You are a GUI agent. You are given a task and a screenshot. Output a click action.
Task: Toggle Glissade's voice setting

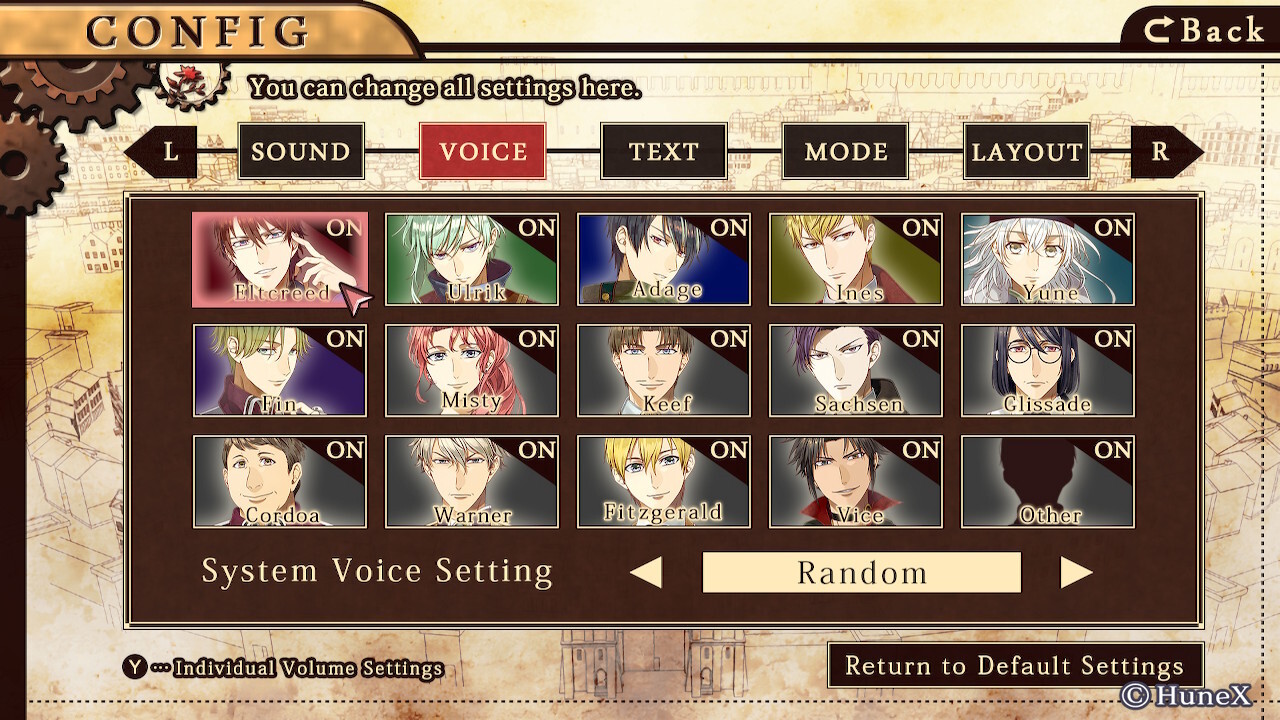point(1048,370)
